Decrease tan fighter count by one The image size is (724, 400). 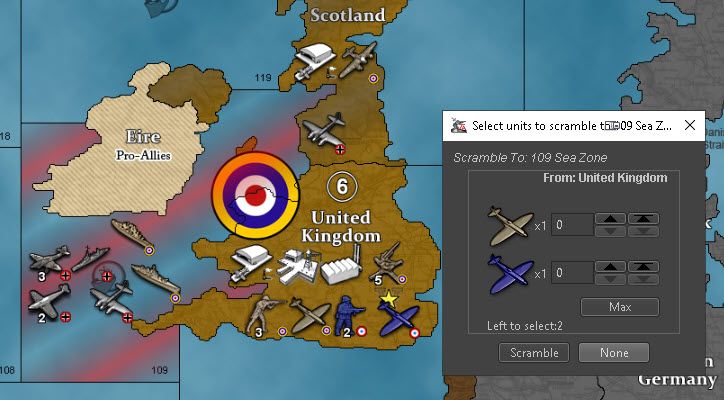(x=609, y=231)
